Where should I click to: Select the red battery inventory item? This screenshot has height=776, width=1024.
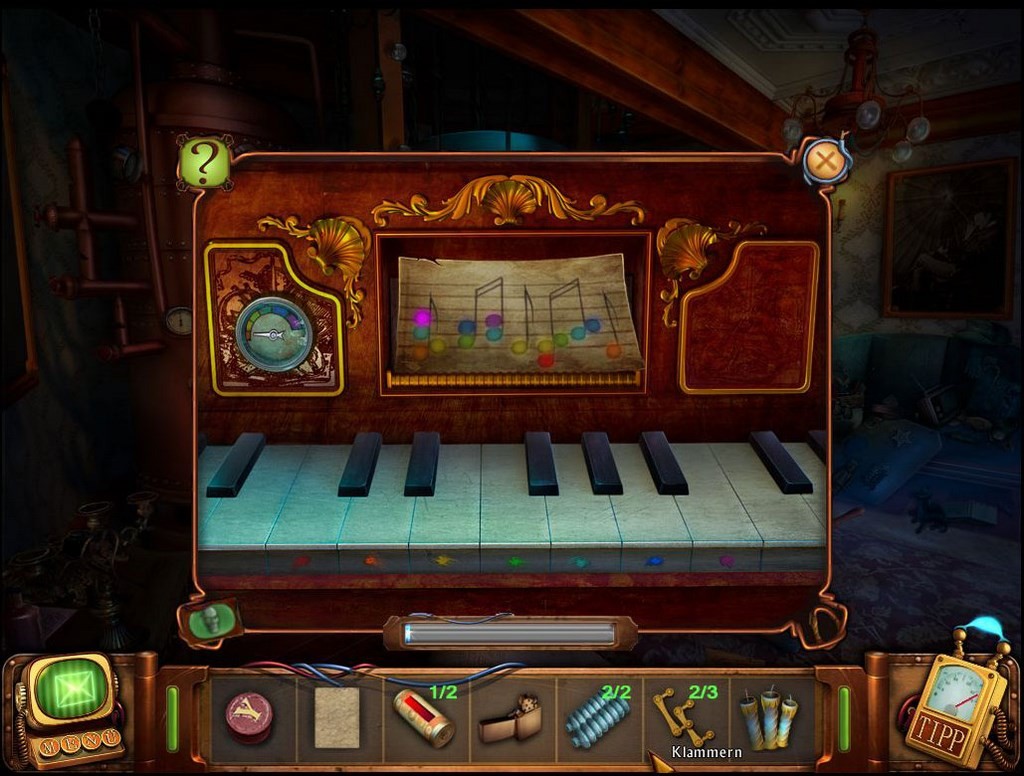pos(423,717)
